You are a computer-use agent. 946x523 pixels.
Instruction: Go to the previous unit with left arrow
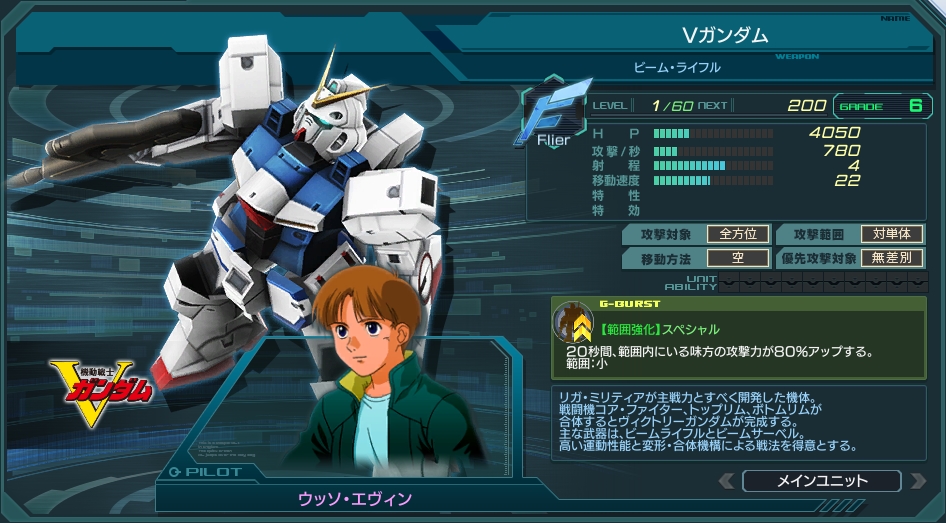[x=728, y=481]
